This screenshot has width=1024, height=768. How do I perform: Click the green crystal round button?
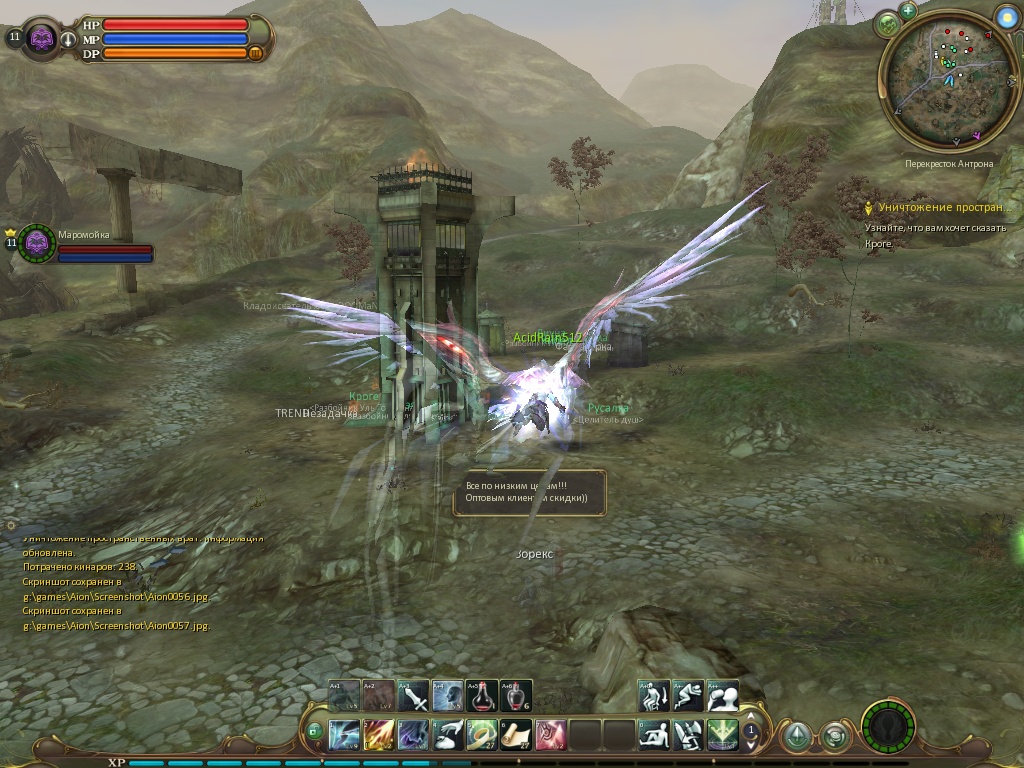[796, 737]
